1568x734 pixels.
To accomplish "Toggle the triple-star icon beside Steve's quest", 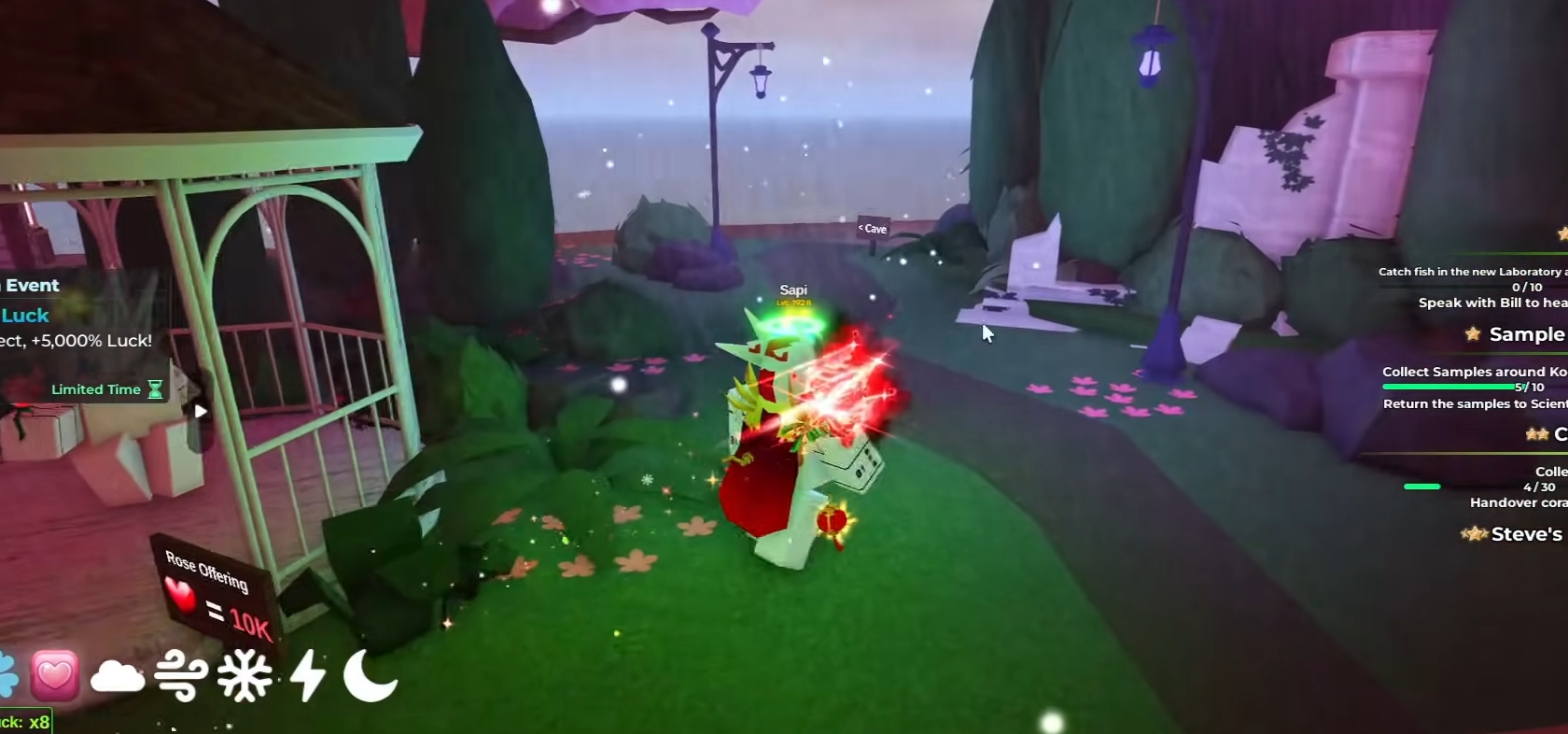I will [x=1476, y=534].
